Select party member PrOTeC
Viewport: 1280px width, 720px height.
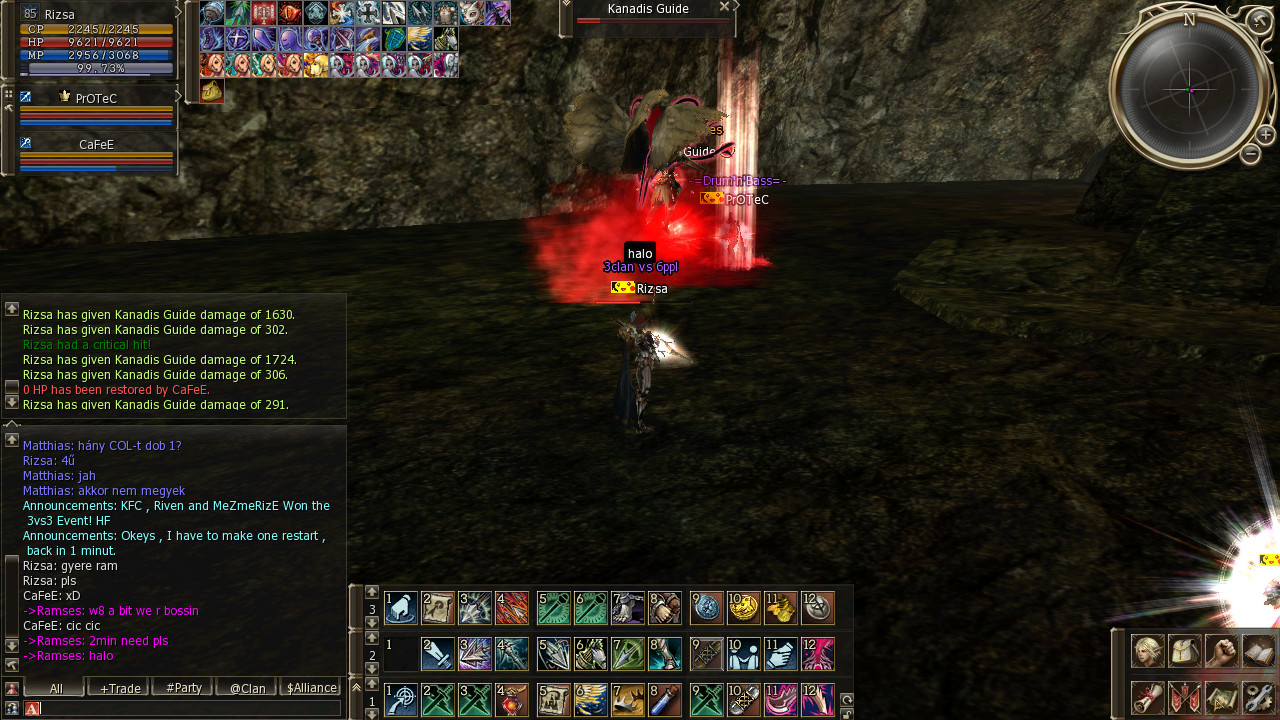point(96,99)
